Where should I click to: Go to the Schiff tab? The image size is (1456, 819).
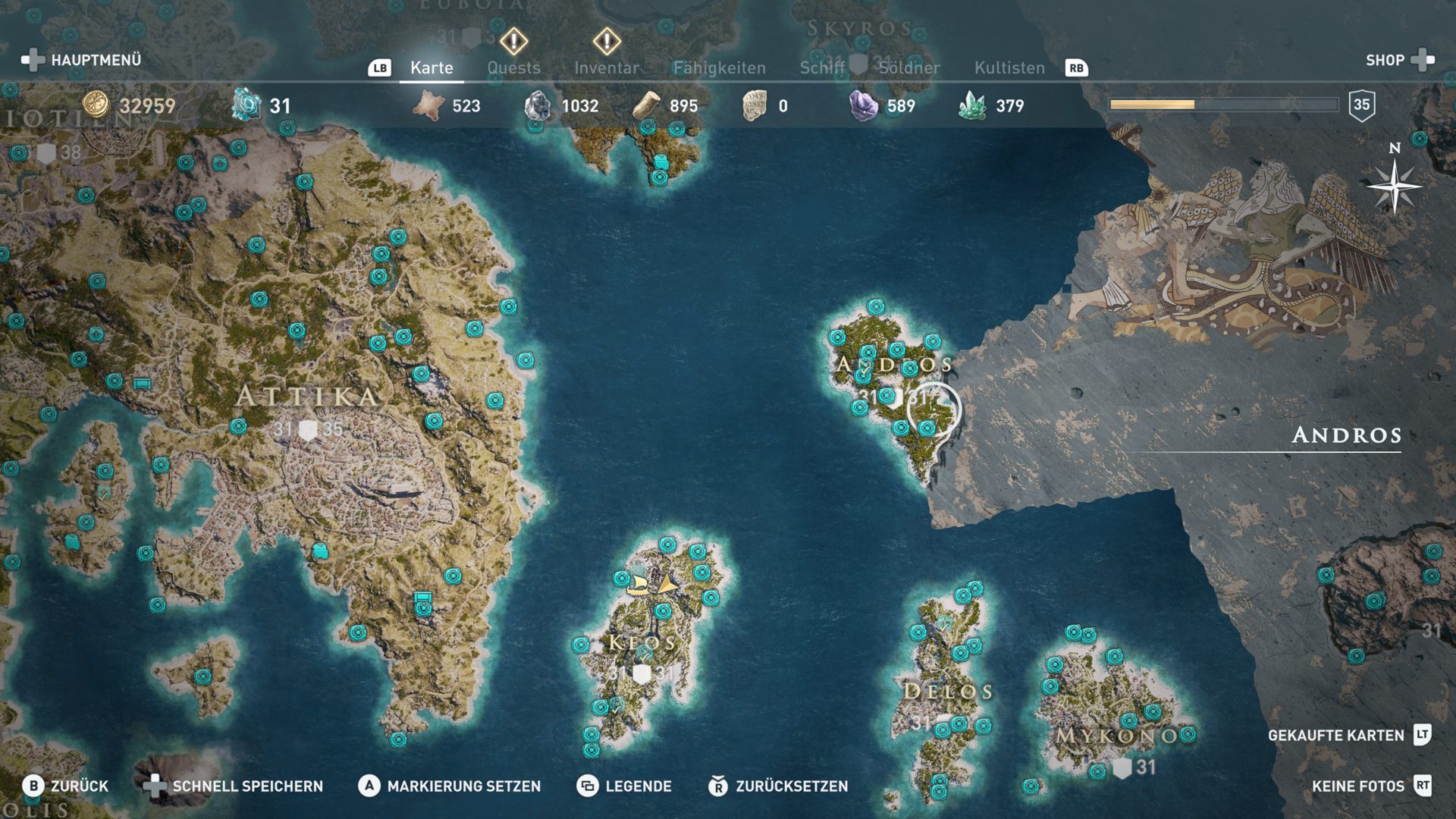(822, 67)
